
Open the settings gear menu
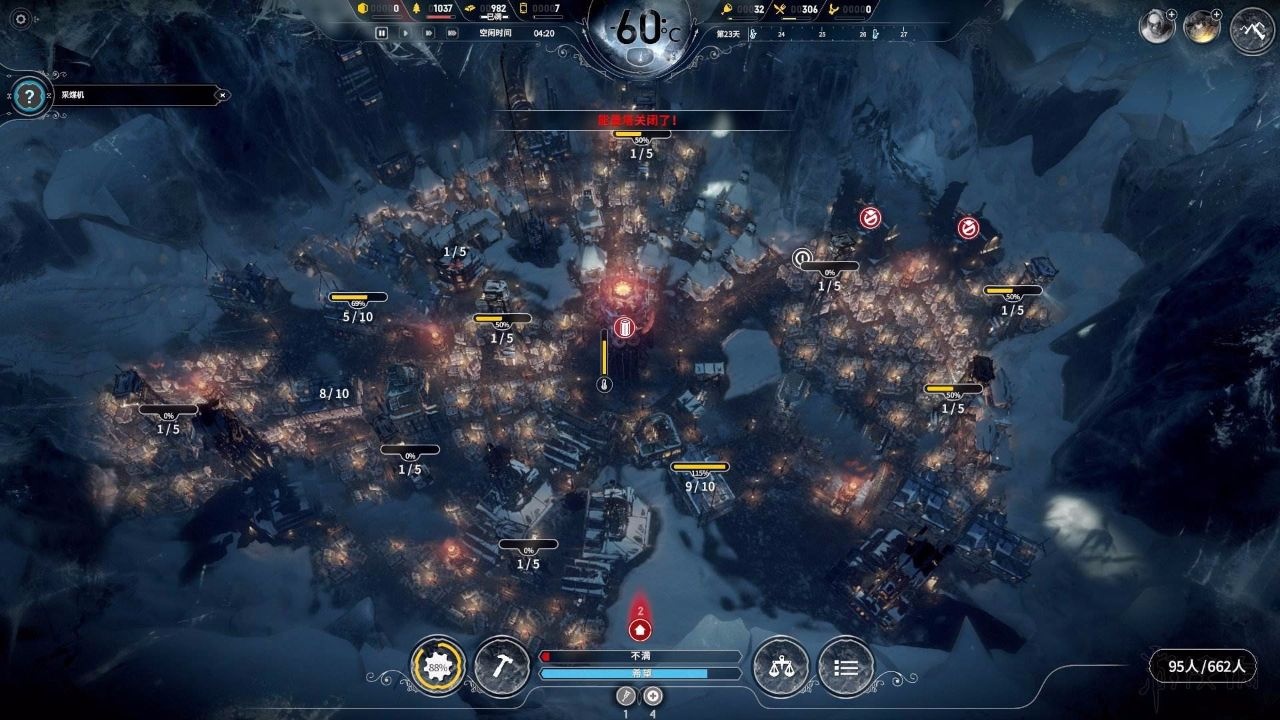(x=20, y=17)
